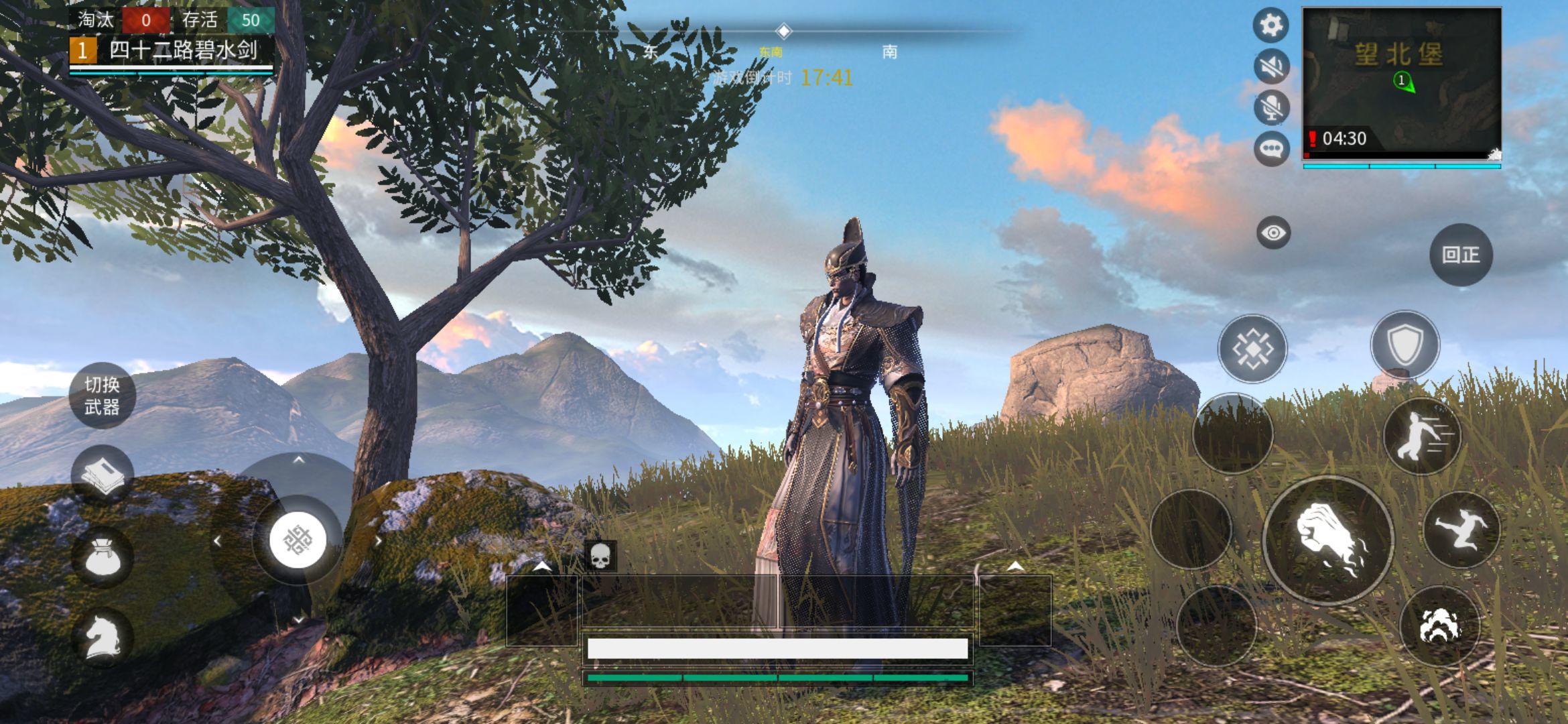
Task: Open the 望北堡 minimap
Action: pos(1401,83)
